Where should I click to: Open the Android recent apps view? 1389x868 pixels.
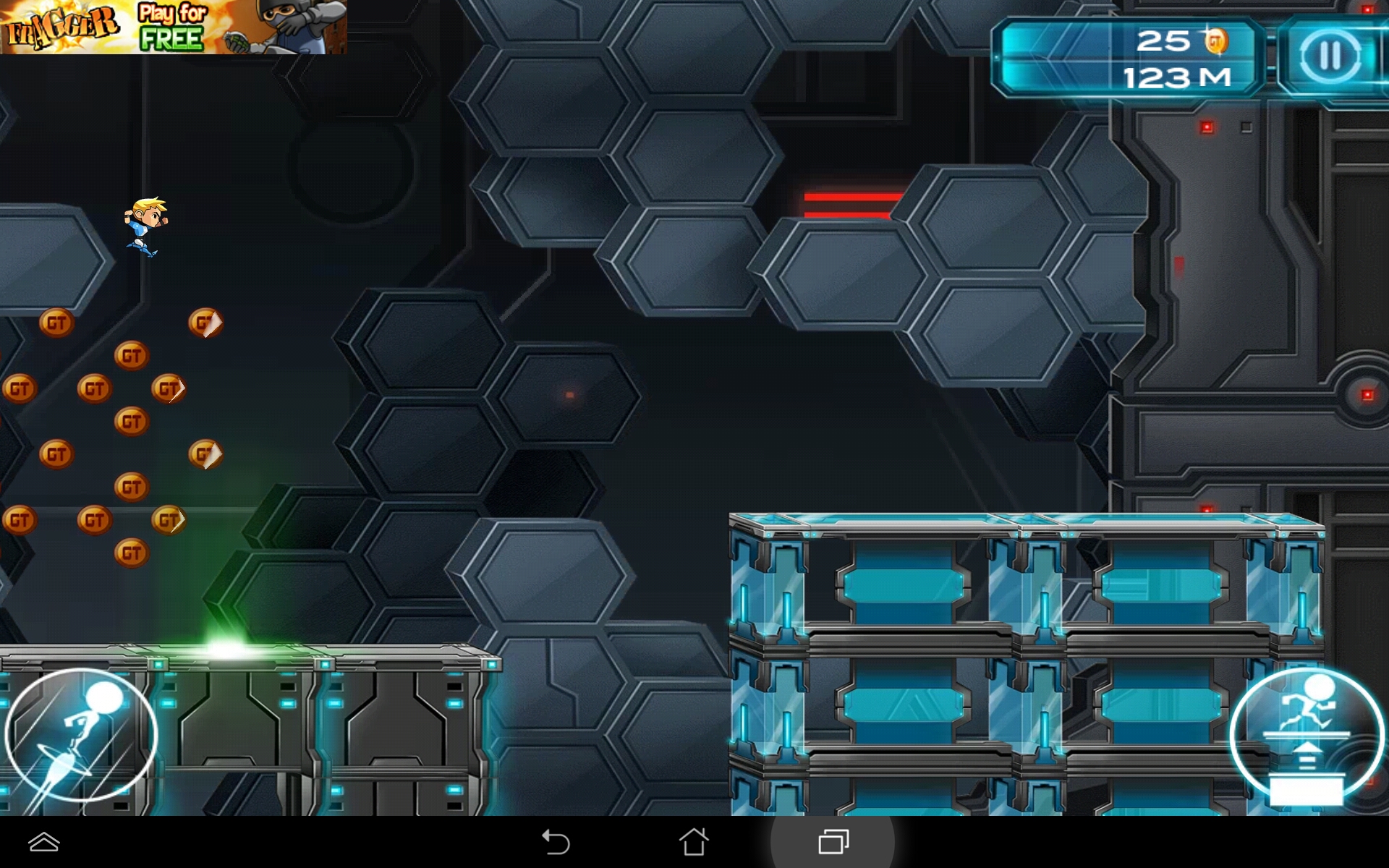pos(833,842)
